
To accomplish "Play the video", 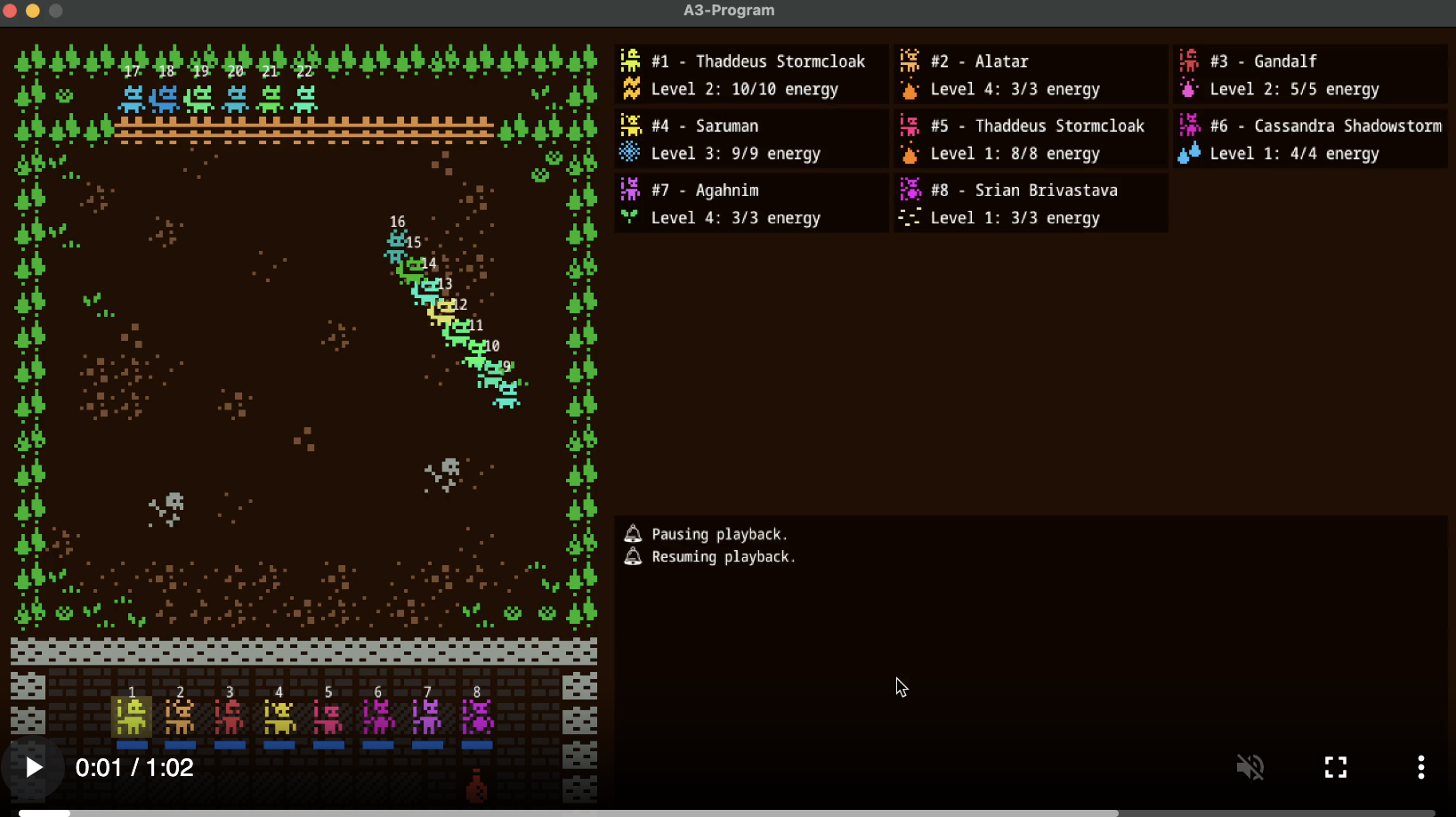I will pyautogui.click(x=34, y=767).
